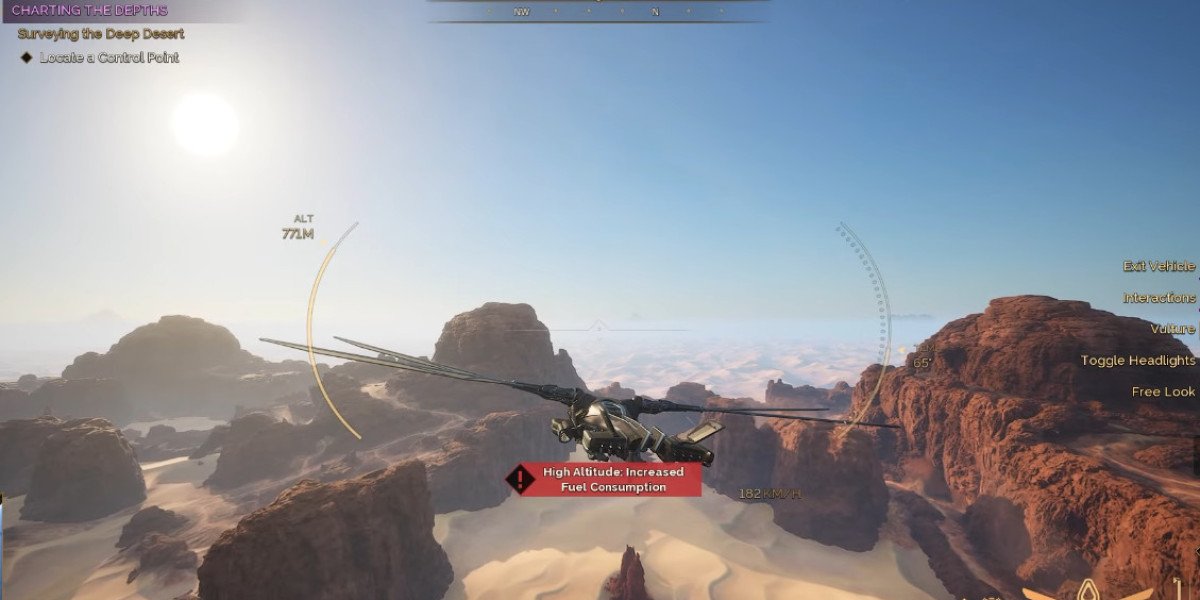Image resolution: width=1200 pixels, height=600 pixels.
Task: Toggle Headlights on the ornithopter
Action: click(1137, 360)
